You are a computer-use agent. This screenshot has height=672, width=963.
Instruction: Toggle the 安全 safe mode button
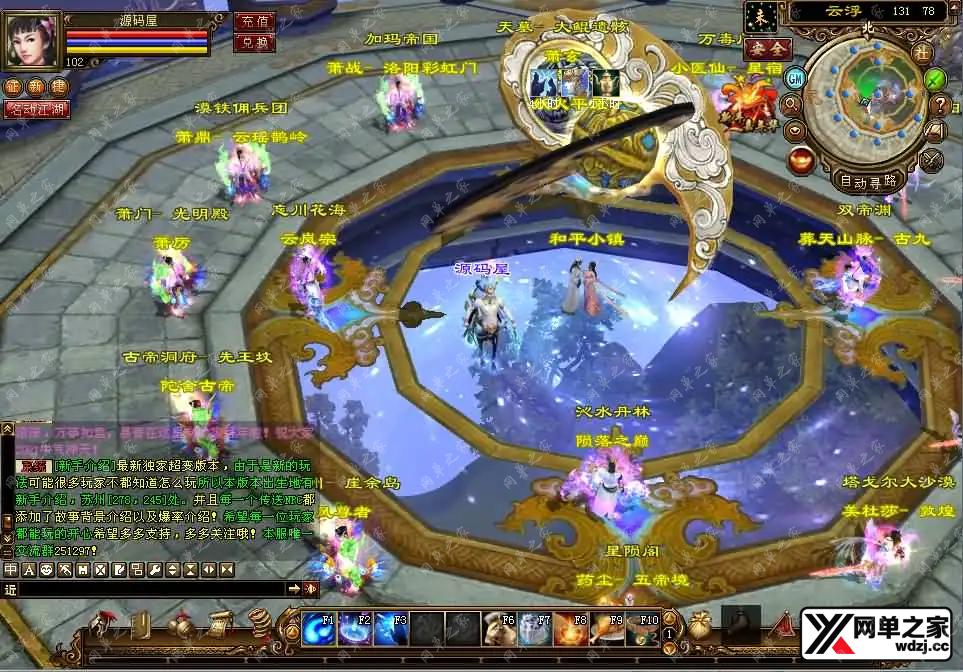pyautogui.click(x=768, y=47)
